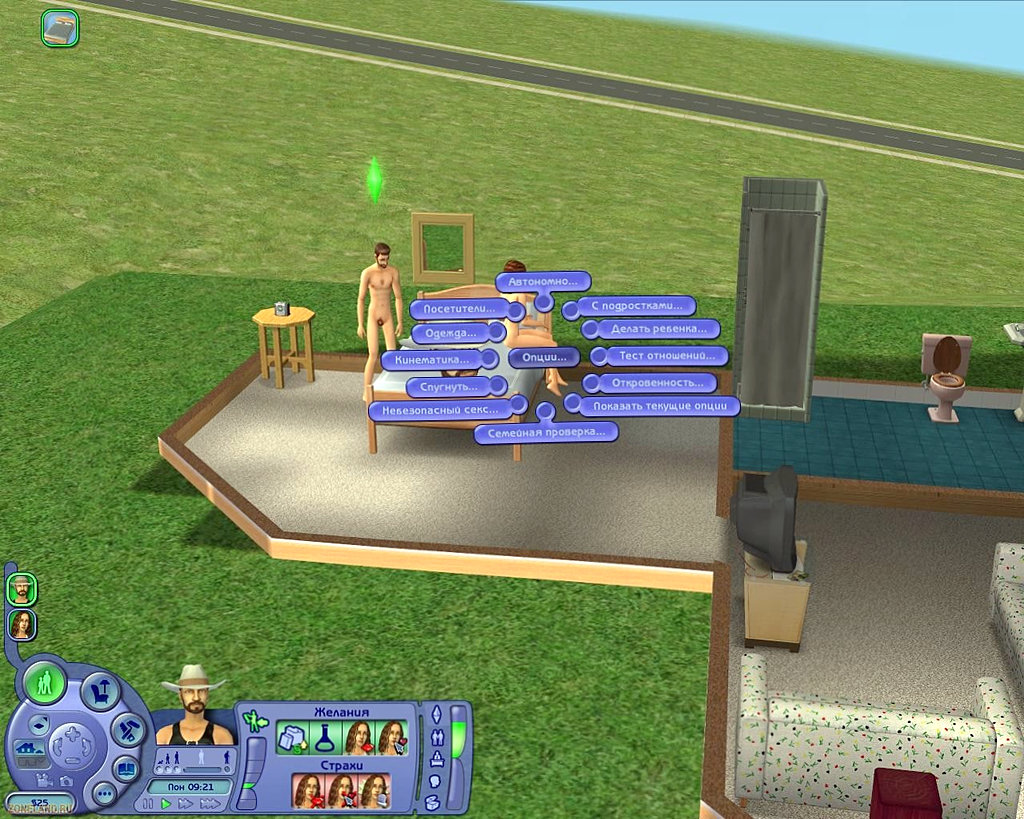Click the green-framed icon in the top-left corner

pos(60,28)
